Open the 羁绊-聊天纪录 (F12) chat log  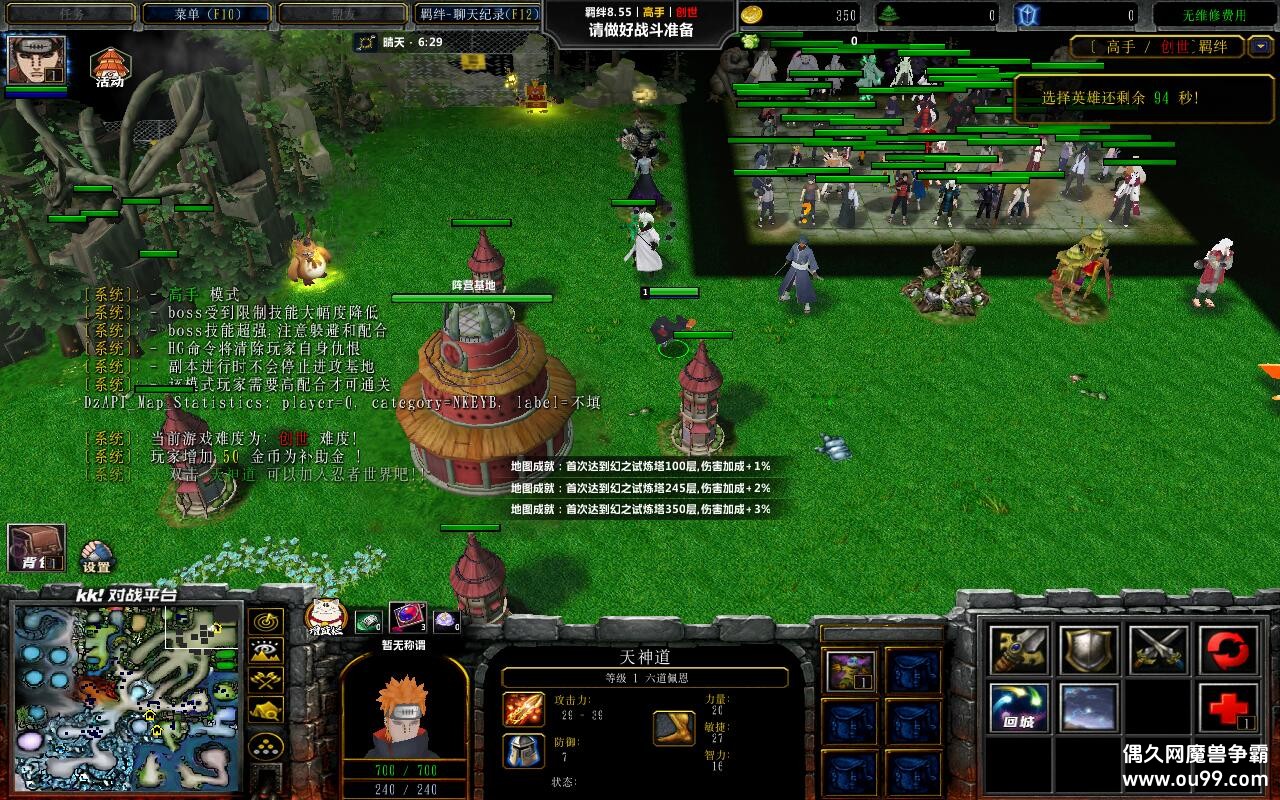[478, 14]
